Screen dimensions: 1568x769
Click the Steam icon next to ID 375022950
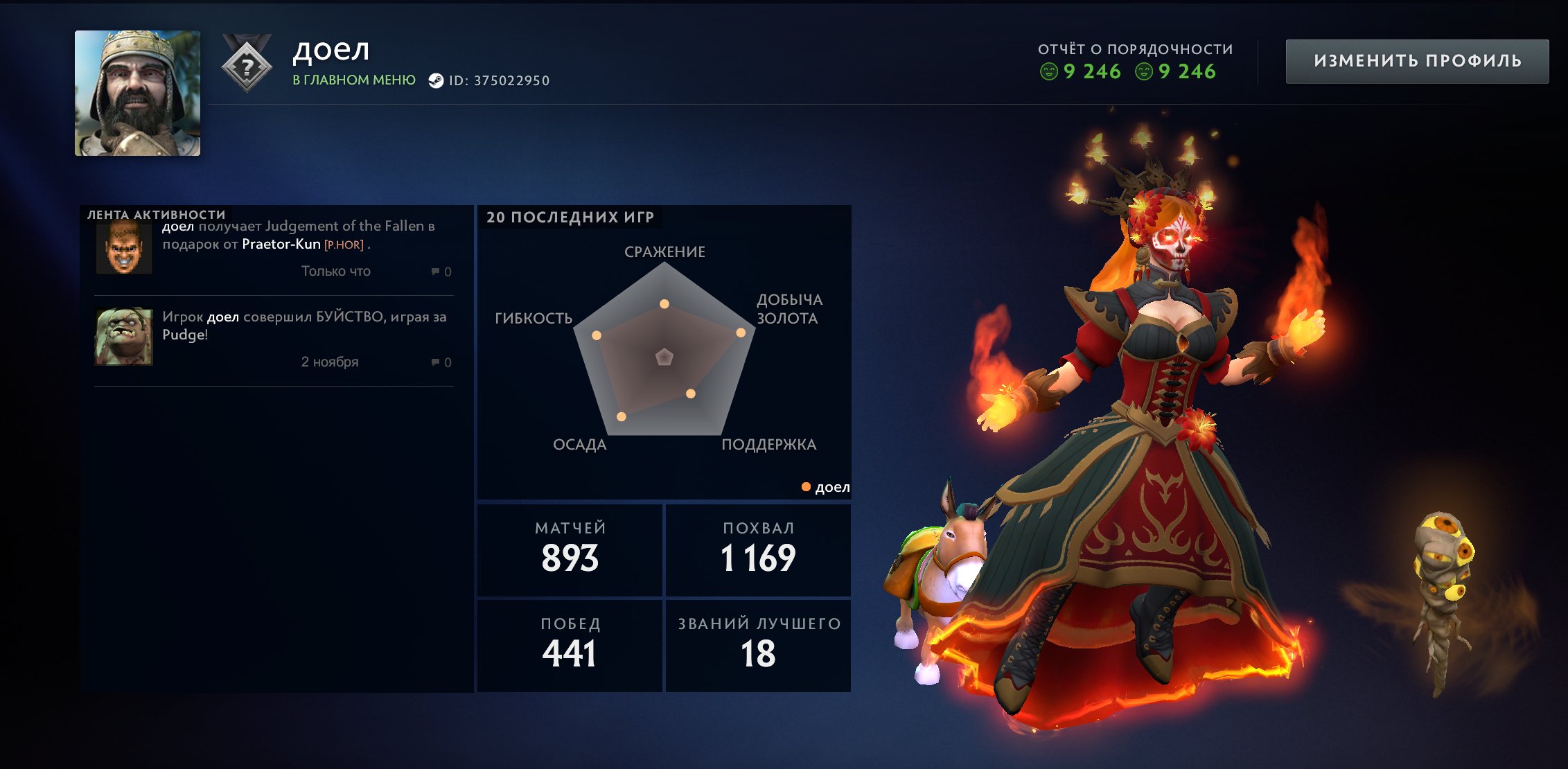click(x=436, y=79)
